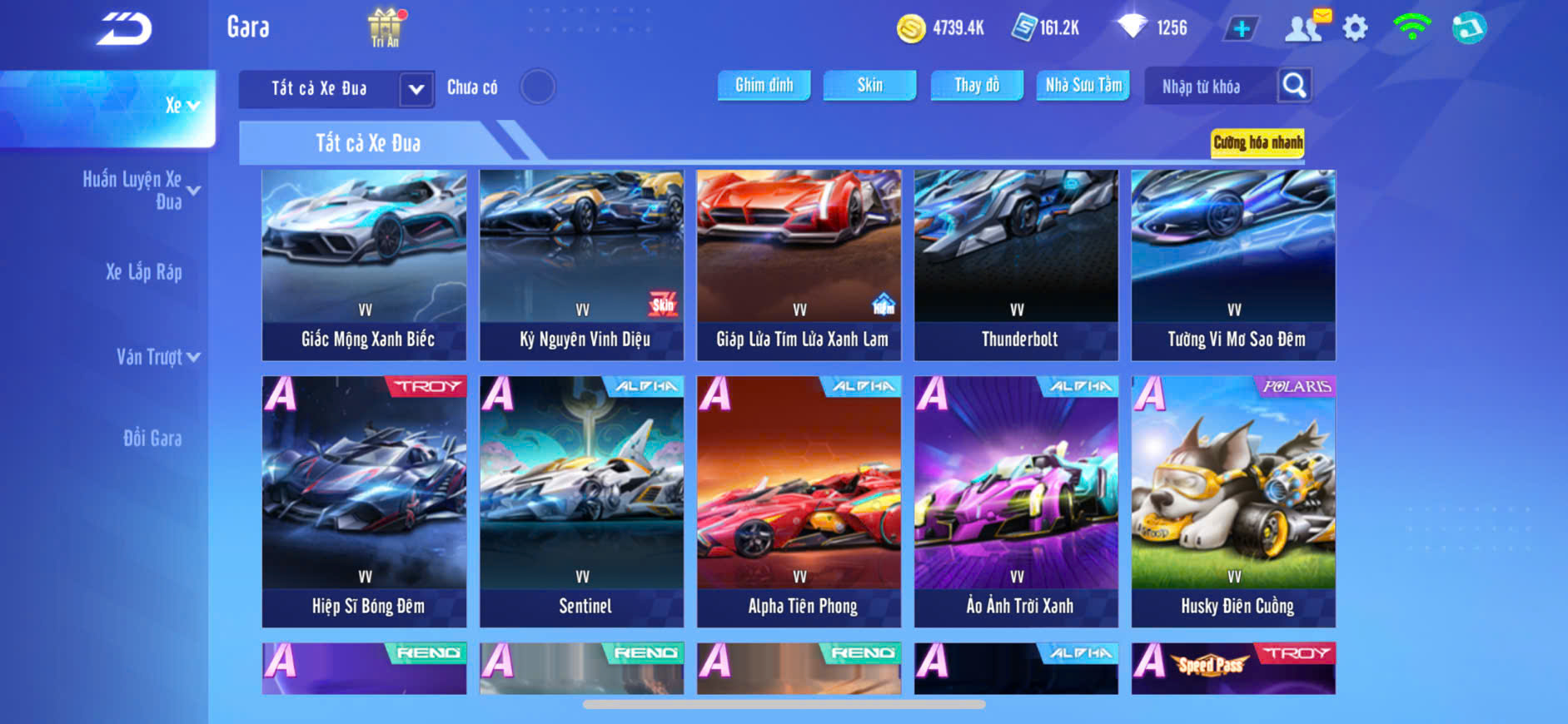The image size is (1568, 724).
Task: Focus the Nhập từ khóa search field
Action: tap(1209, 87)
